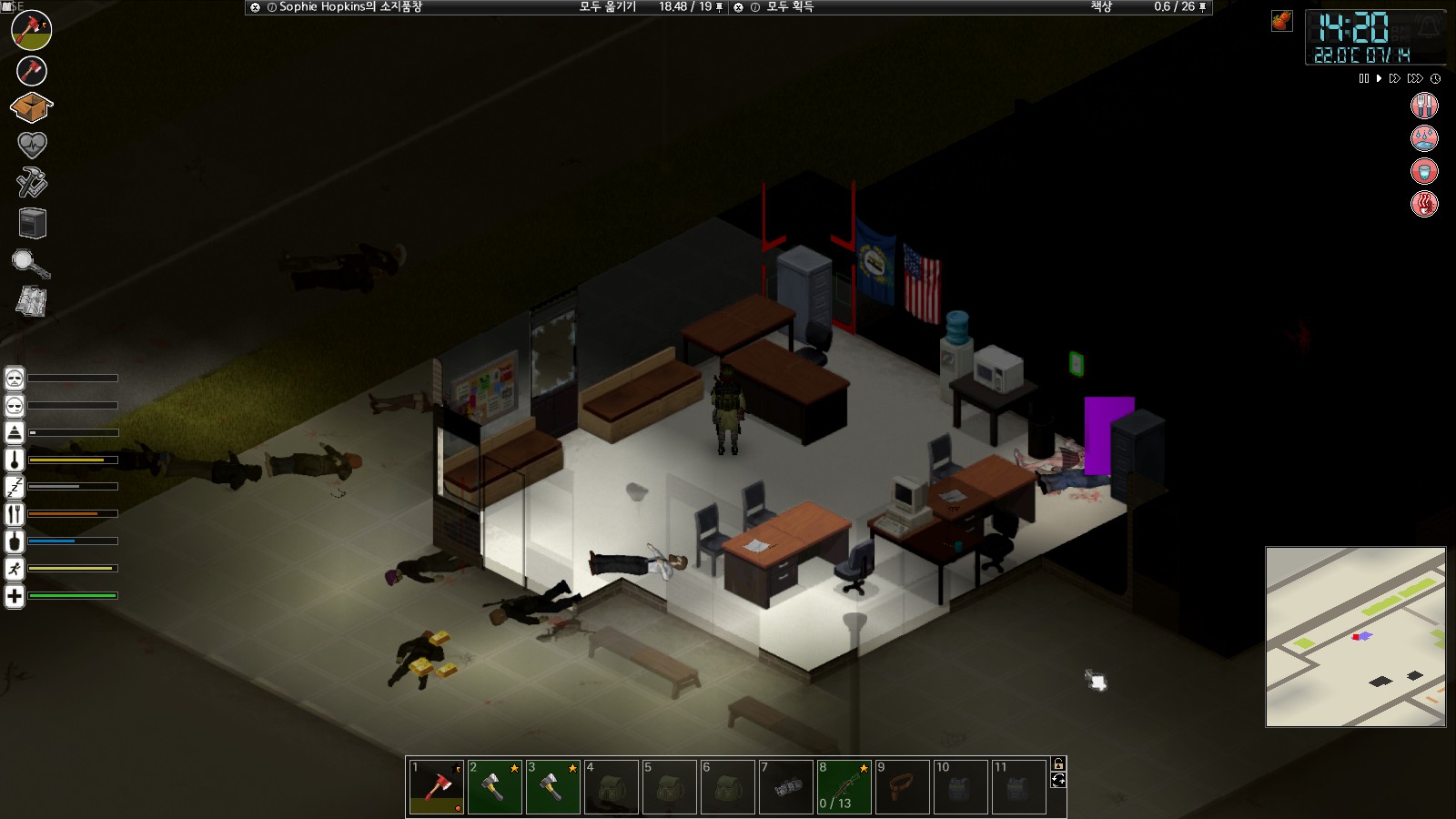1456x819 pixels.
Task: Set double fast-forward speed
Action: coord(1394,79)
